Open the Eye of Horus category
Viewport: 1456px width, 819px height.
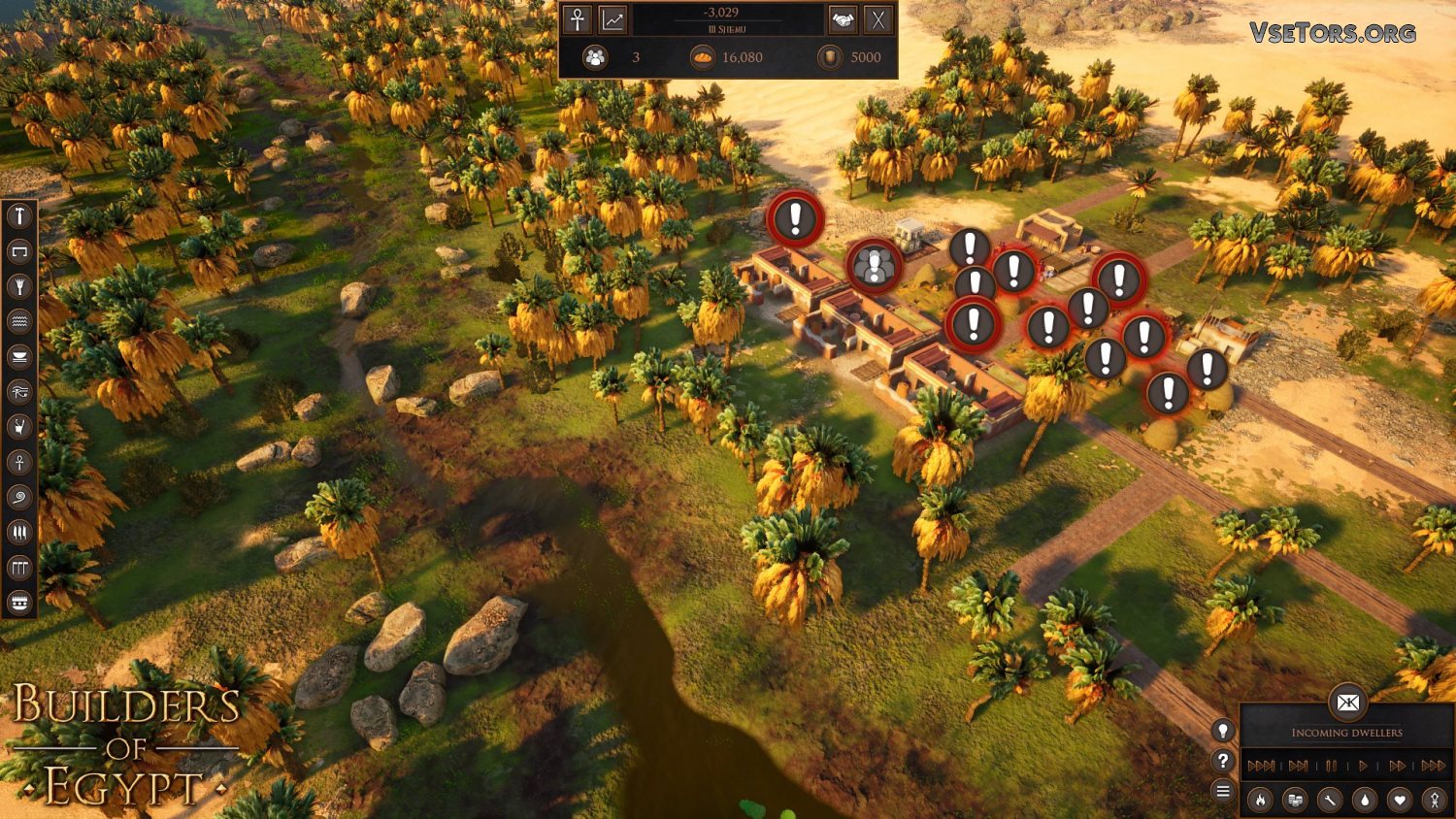pos(19,392)
